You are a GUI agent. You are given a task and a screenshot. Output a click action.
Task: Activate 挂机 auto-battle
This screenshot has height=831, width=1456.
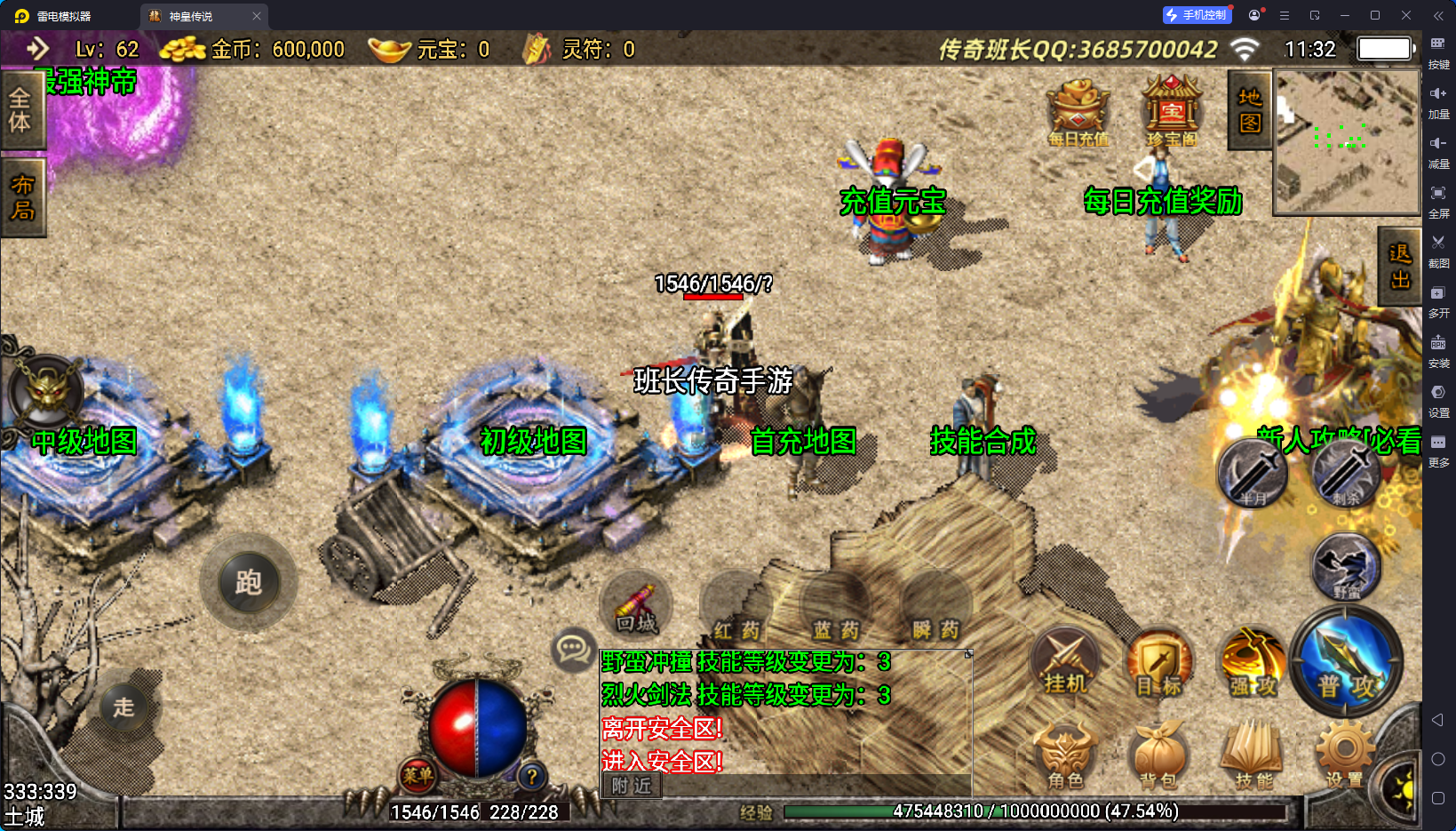(x=1065, y=665)
